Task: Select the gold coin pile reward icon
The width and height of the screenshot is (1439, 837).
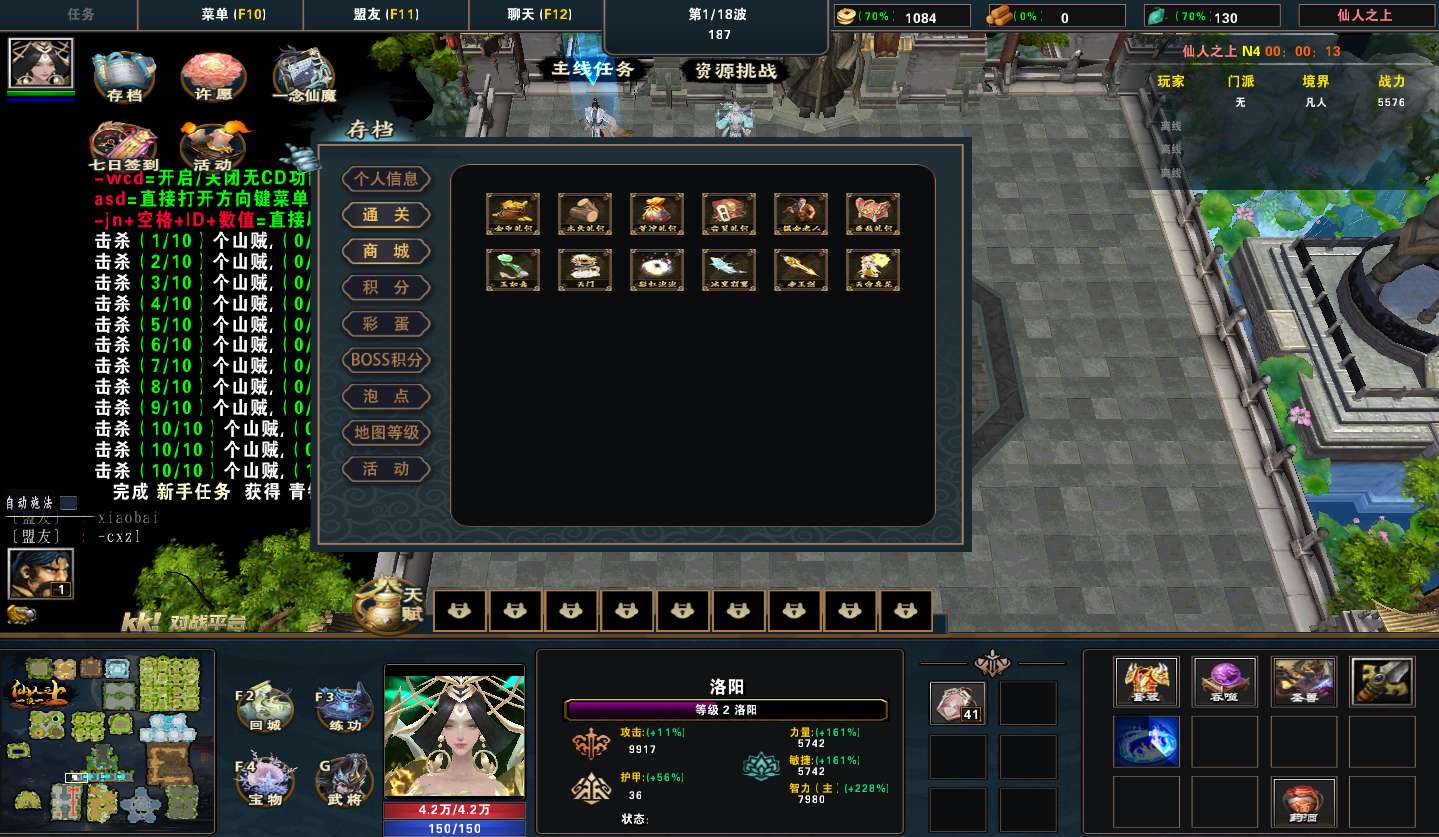Action: click(513, 214)
